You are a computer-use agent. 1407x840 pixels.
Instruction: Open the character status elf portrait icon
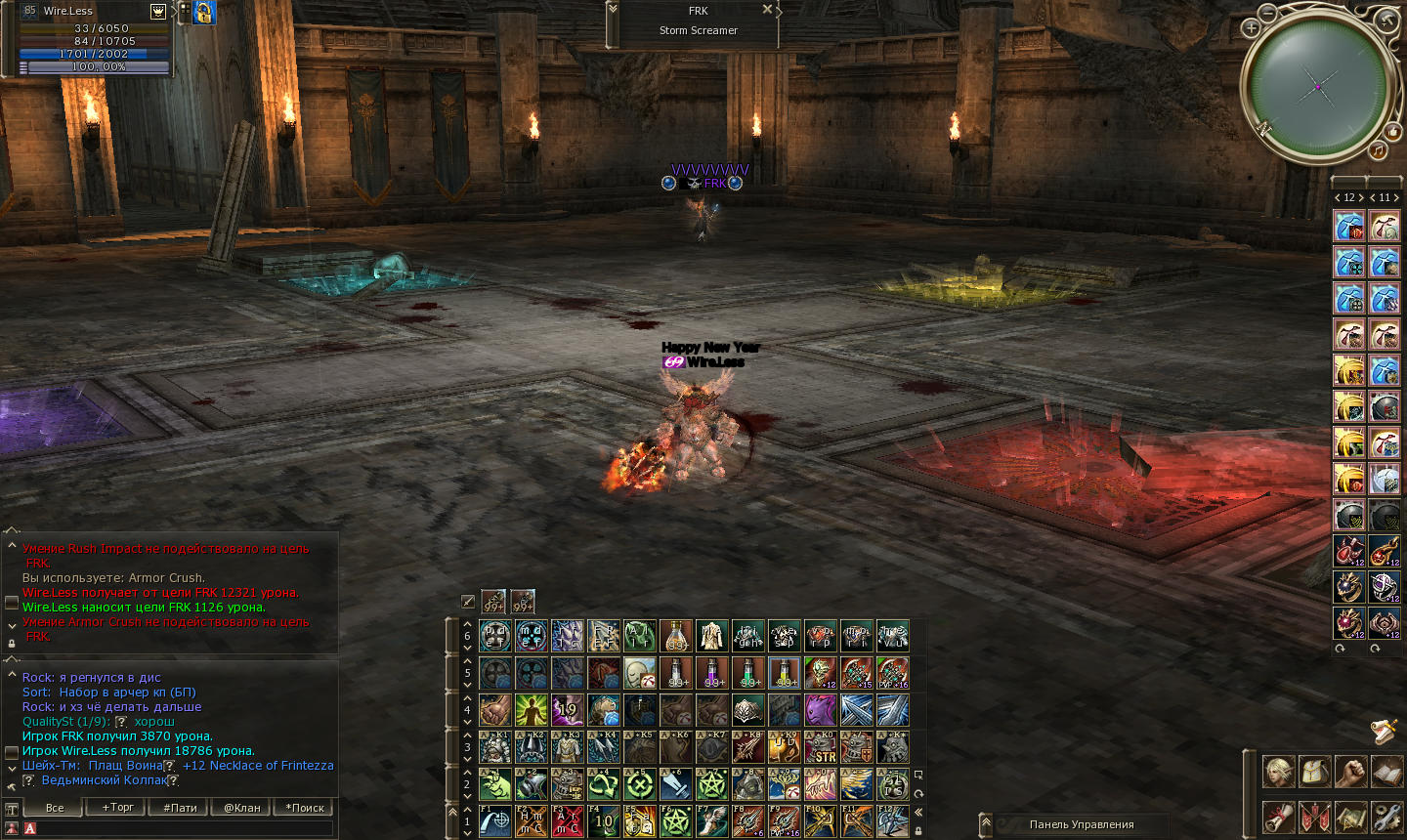(x=1279, y=772)
